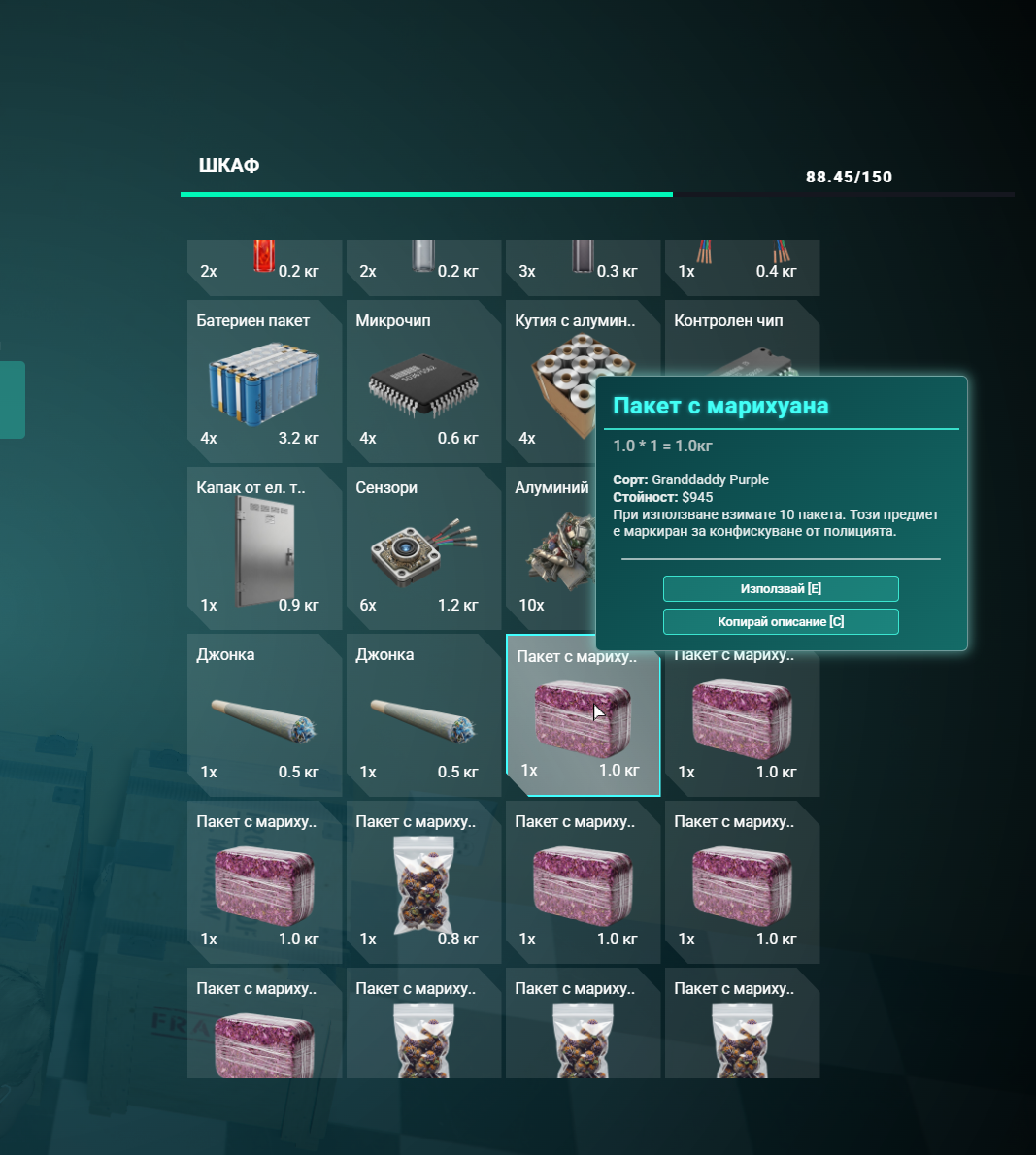Click the Използвай button in tooltip
The image size is (1036, 1155).
[781, 589]
